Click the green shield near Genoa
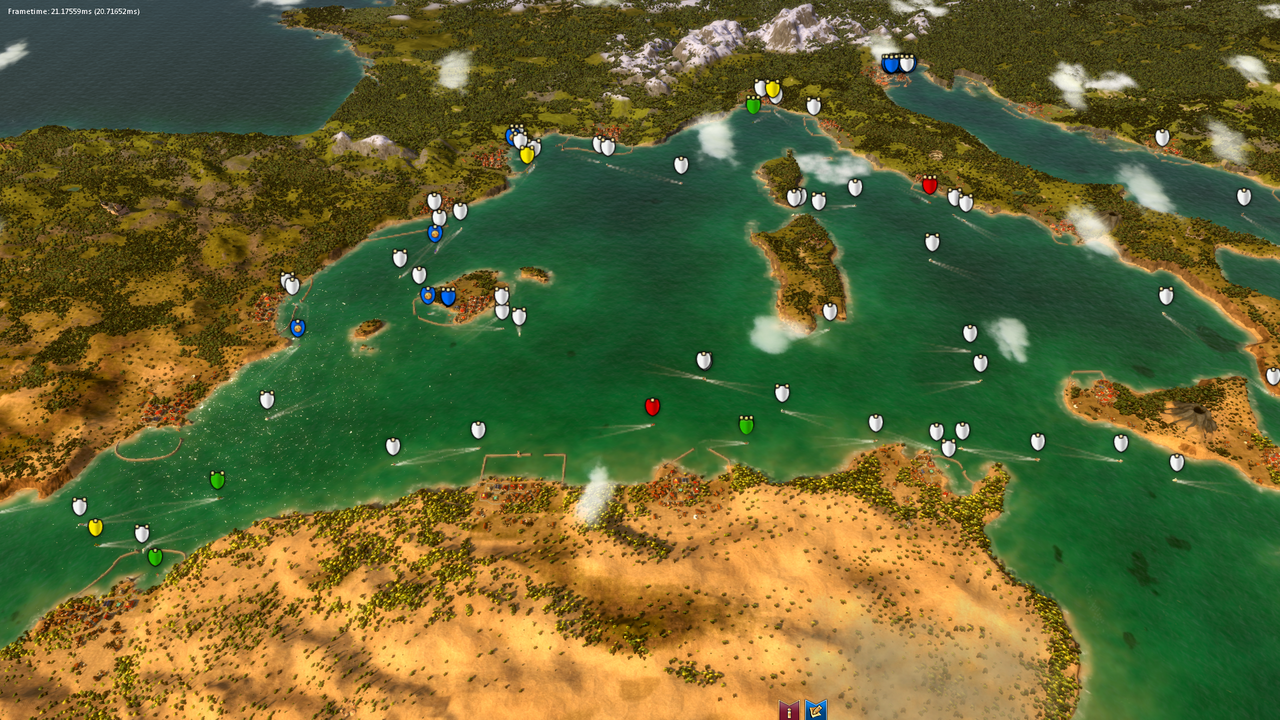1280x720 pixels. tap(755, 104)
